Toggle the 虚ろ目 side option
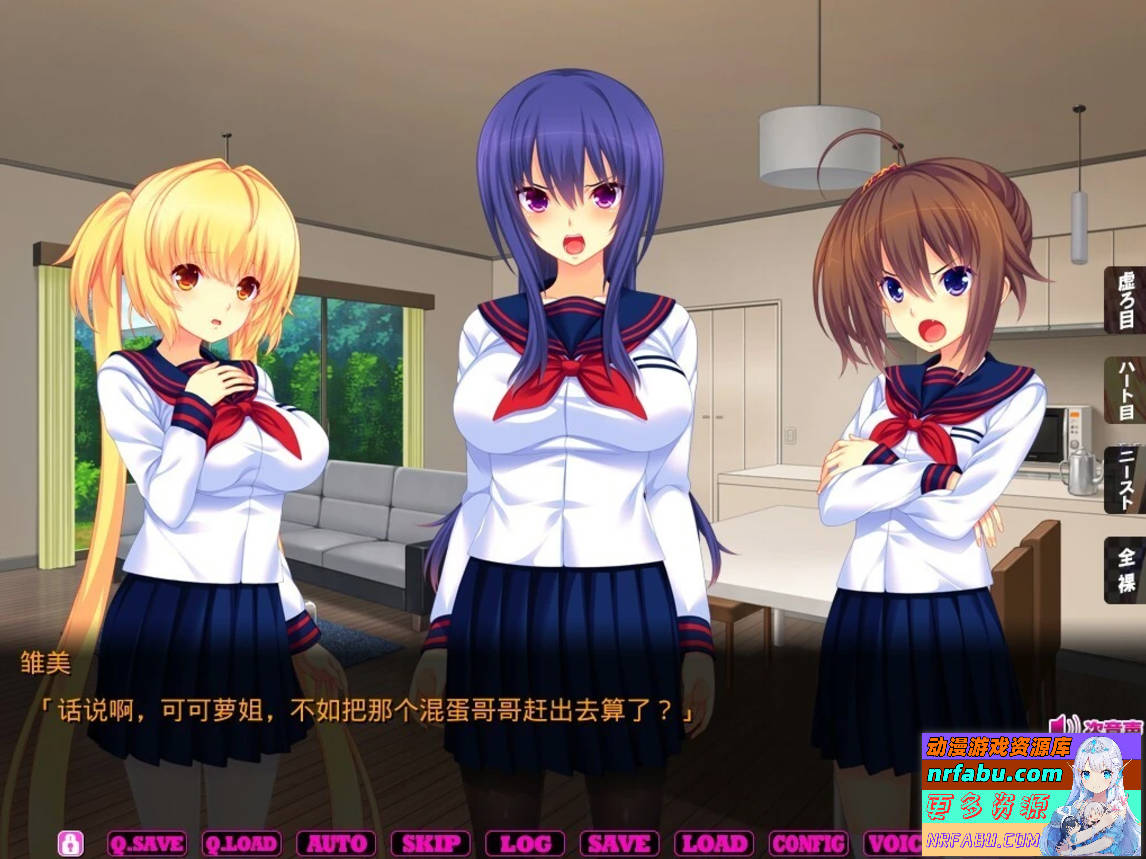Screen dimensions: 1146x859 [x=1126, y=299]
